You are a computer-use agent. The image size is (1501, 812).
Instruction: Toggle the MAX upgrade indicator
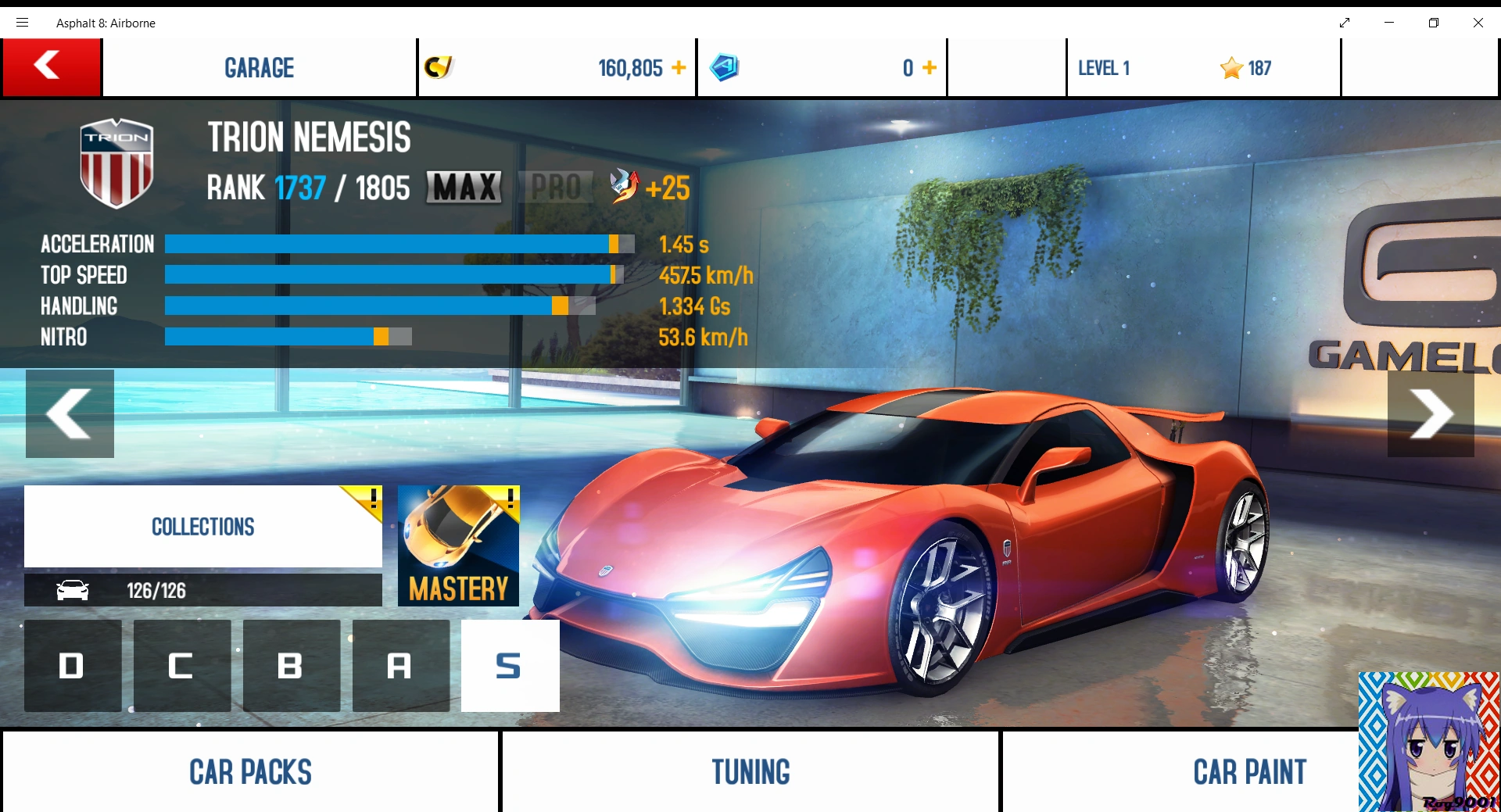[463, 187]
